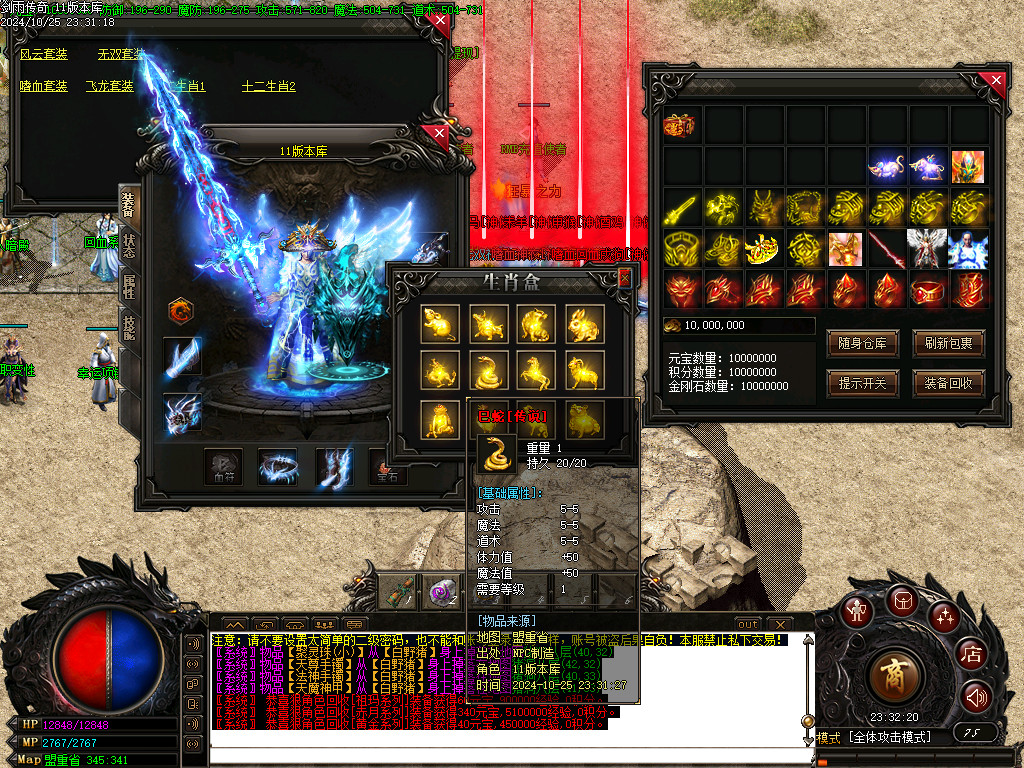Close the inventory bag window
Screen dimensions: 1024x768
coord(993,82)
